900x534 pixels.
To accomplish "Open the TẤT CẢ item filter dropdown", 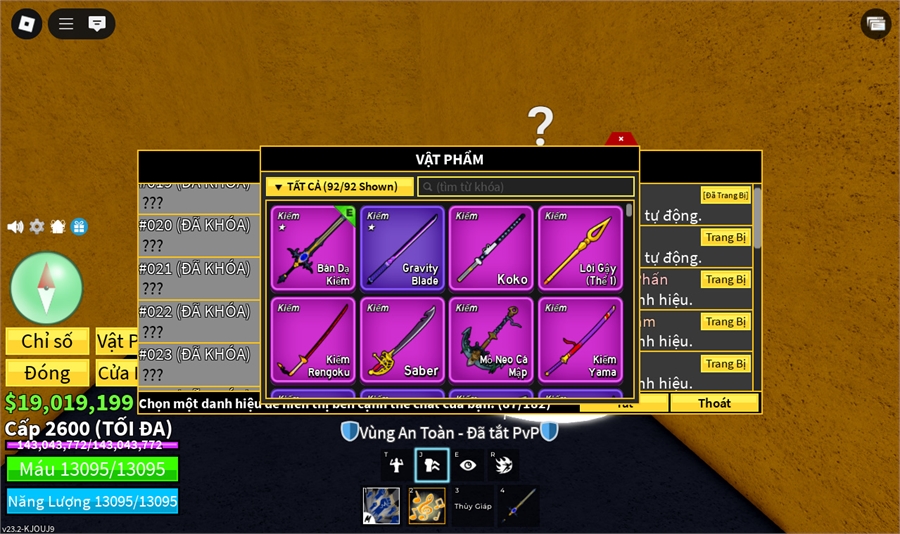I will 339,187.
